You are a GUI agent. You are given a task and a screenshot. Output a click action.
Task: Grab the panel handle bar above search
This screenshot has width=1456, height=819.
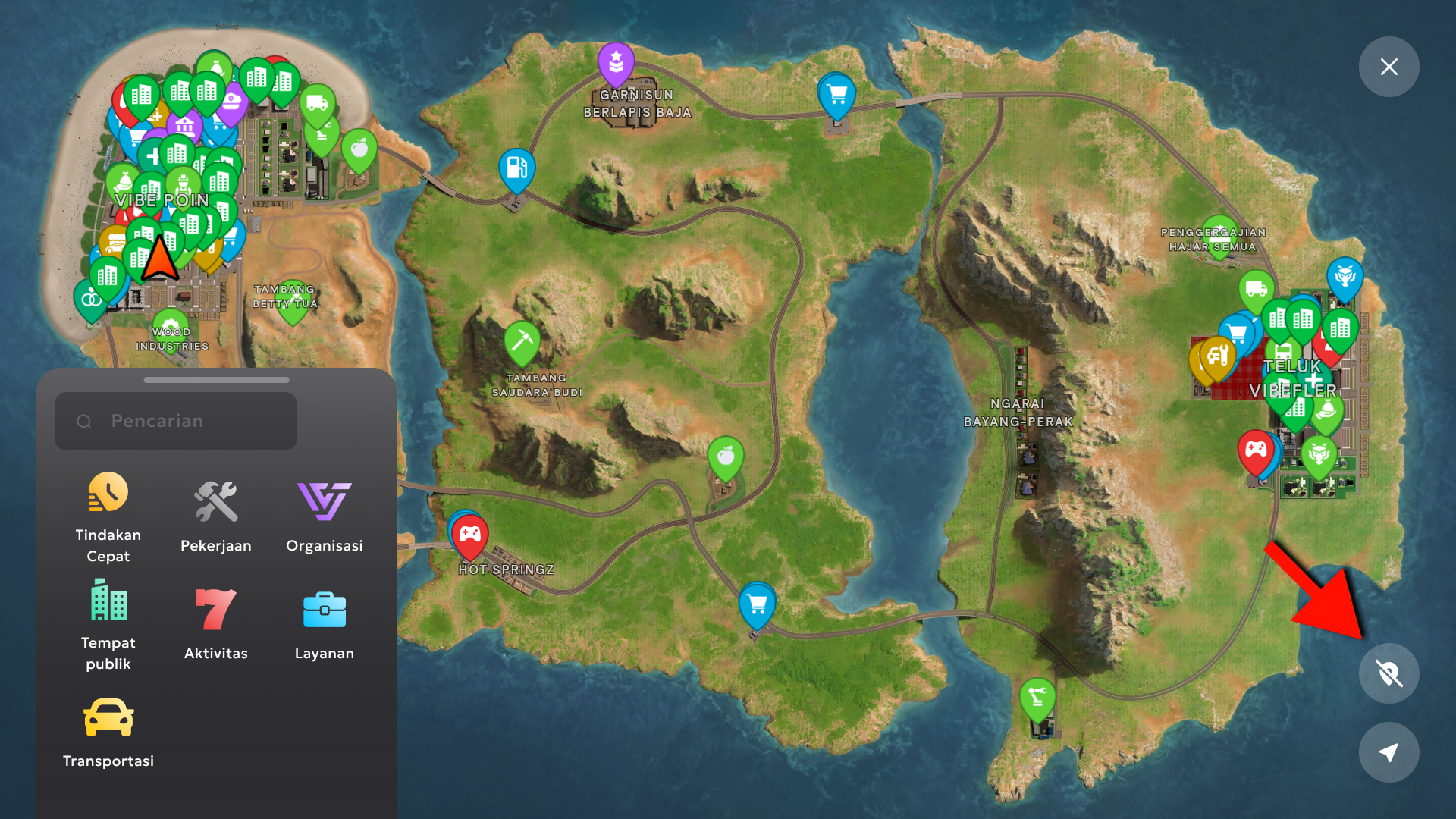pos(216,380)
